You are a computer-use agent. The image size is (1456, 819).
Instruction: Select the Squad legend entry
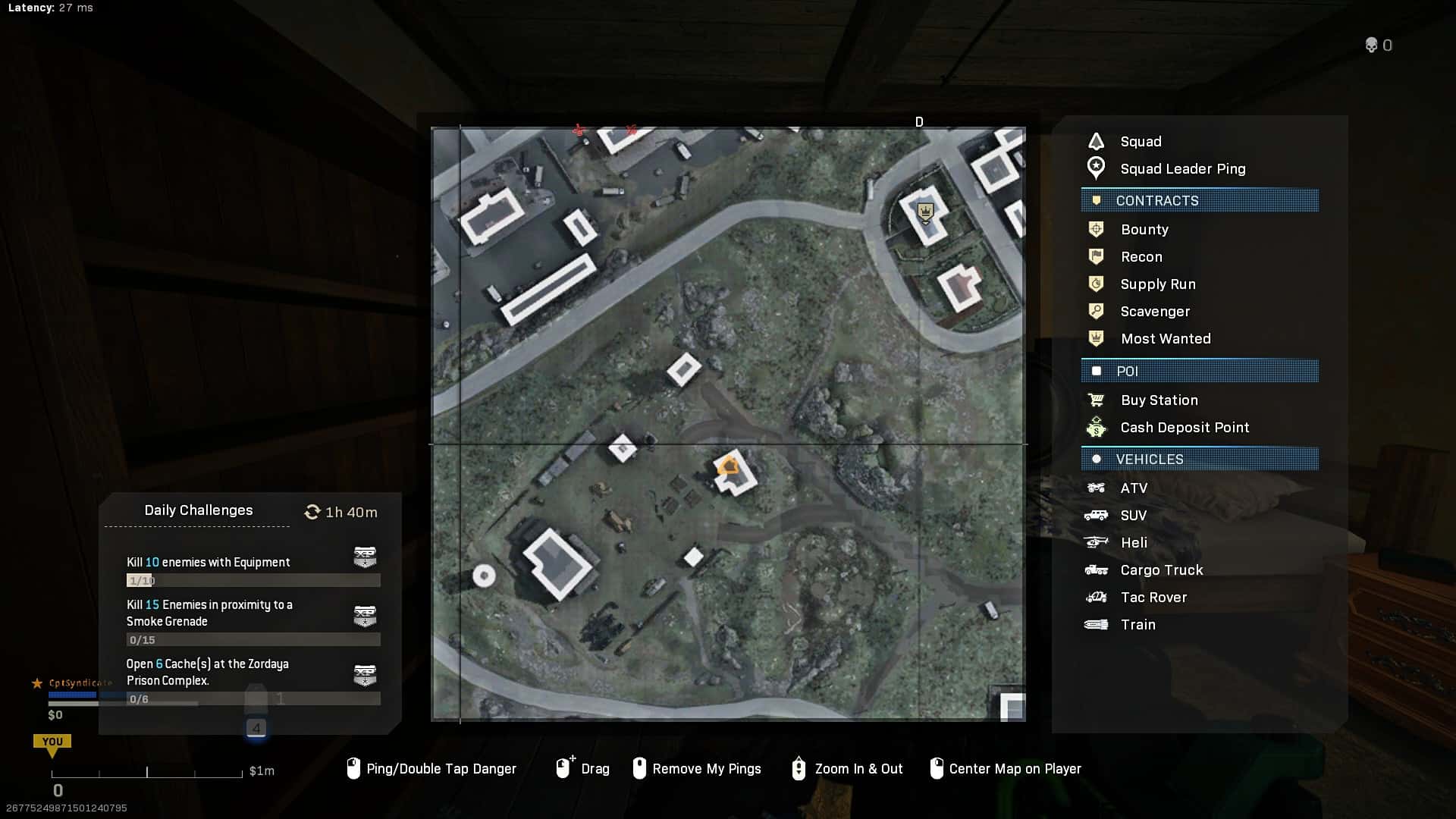click(1140, 142)
